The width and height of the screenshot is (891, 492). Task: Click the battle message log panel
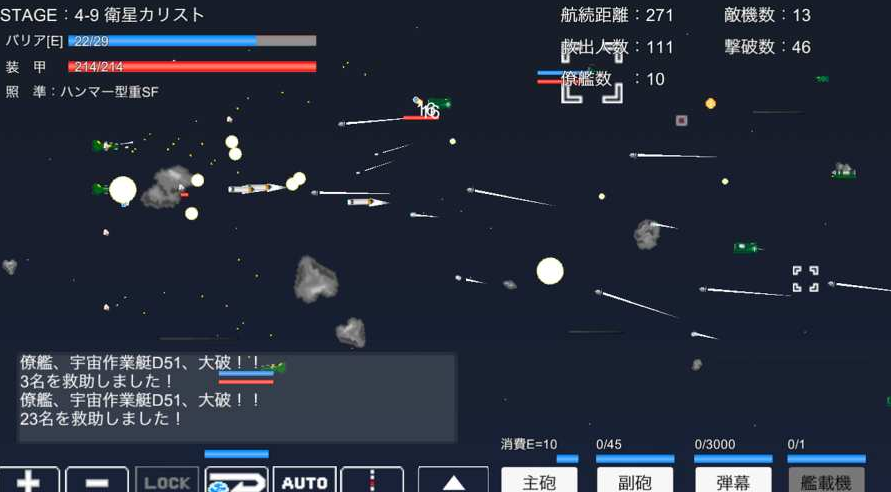pos(237,397)
